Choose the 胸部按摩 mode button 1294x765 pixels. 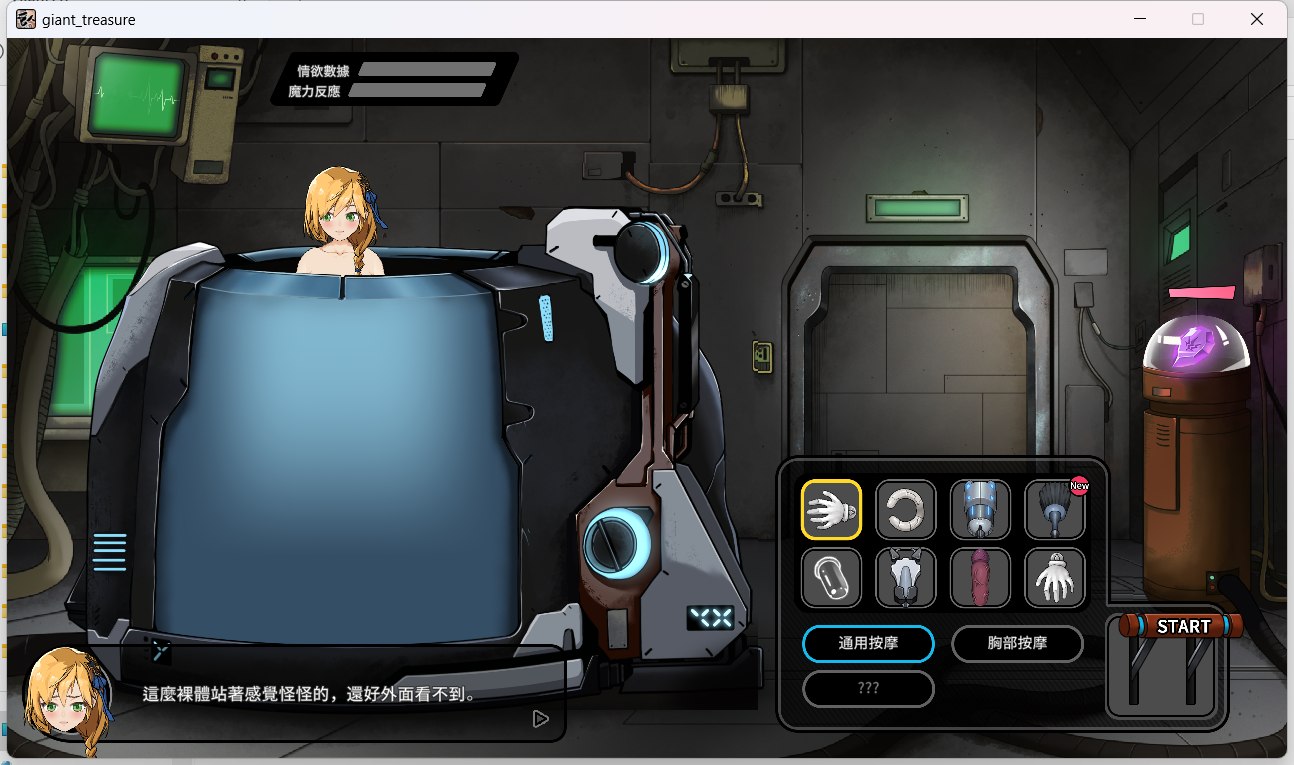click(1017, 643)
